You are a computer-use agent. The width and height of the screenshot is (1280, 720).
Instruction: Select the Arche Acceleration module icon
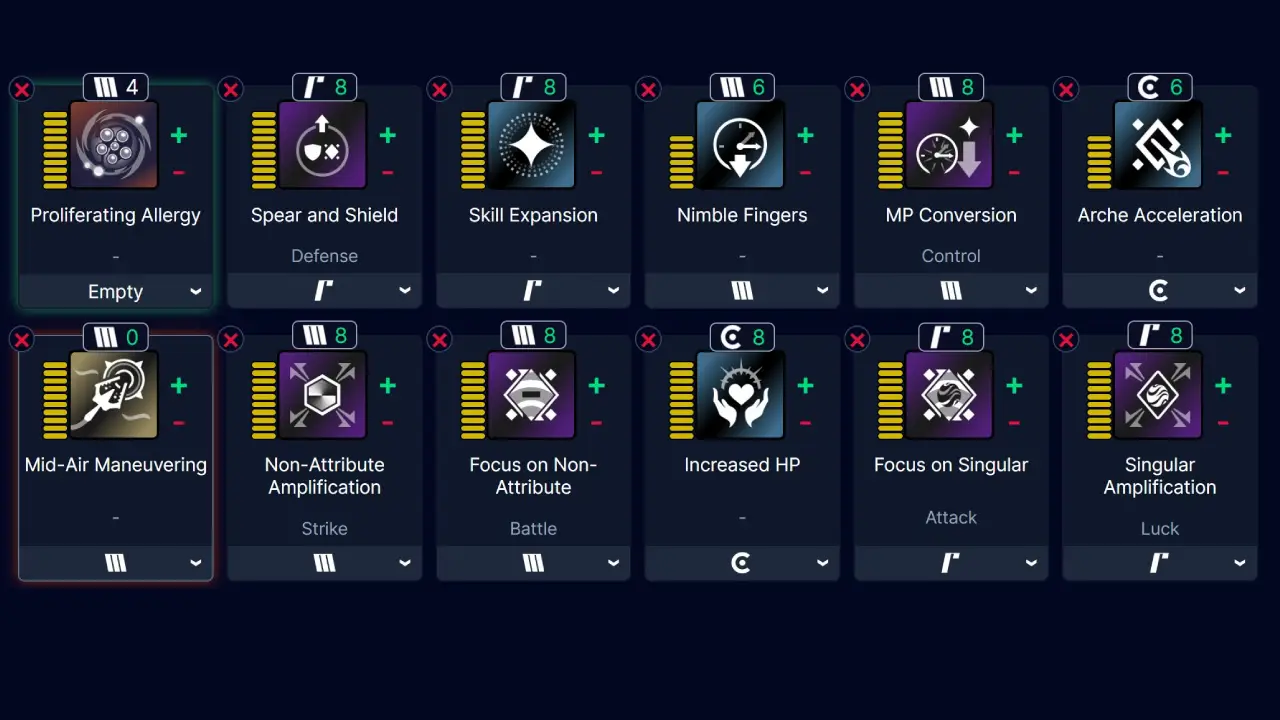coord(1159,145)
